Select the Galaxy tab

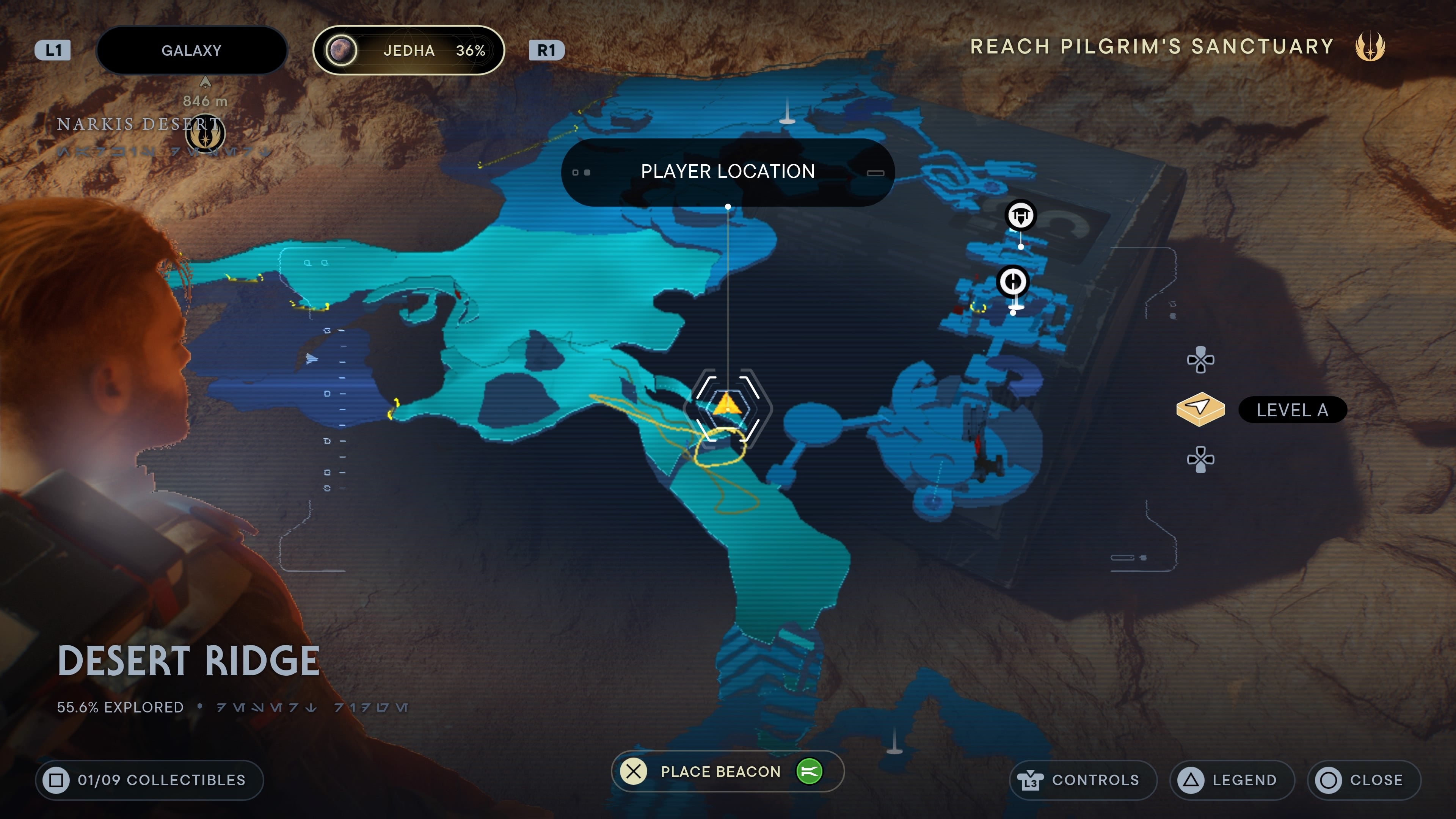(191, 50)
